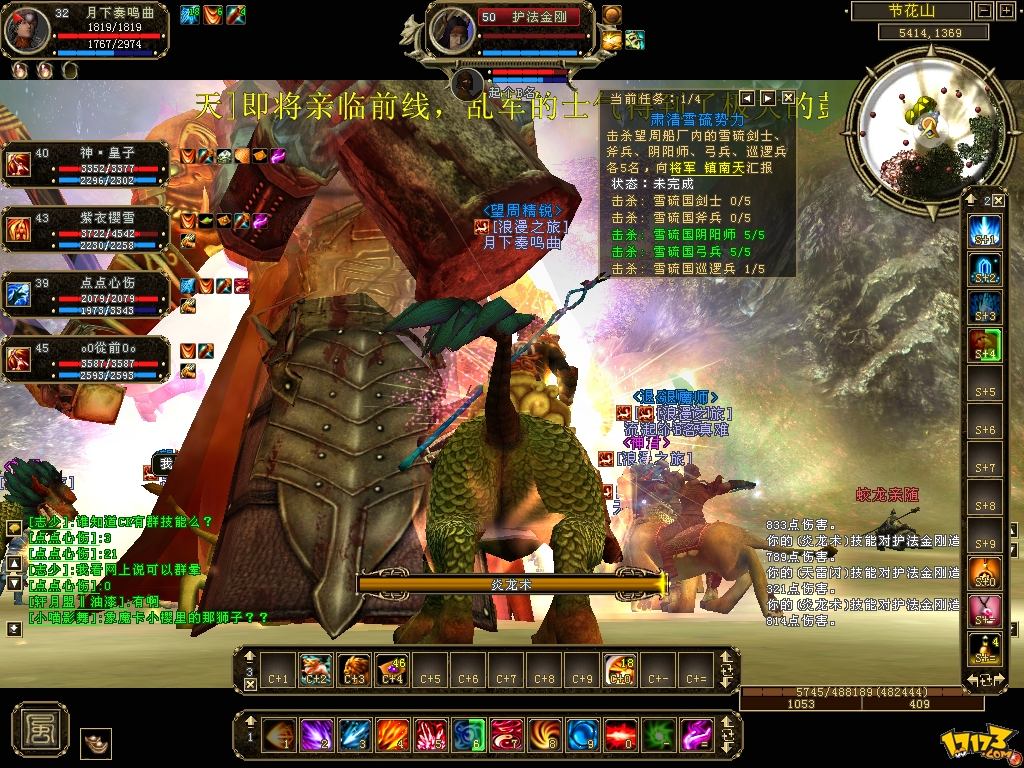The height and width of the screenshot is (768, 1024).
Task: Show the previous quest in the tracker
Action: pyautogui.click(x=747, y=97)
